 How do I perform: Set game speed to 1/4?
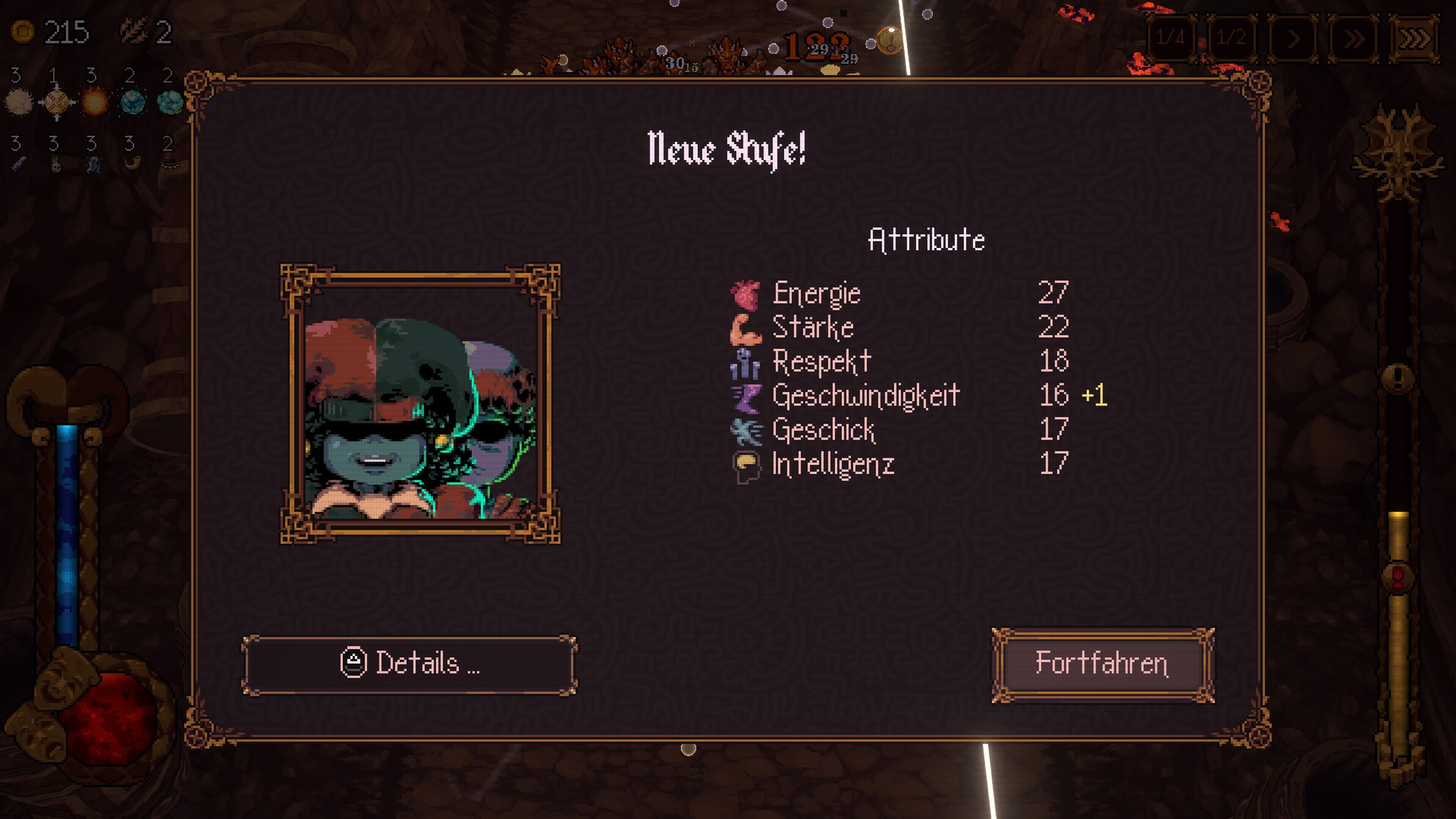[x=1170, y=38]
